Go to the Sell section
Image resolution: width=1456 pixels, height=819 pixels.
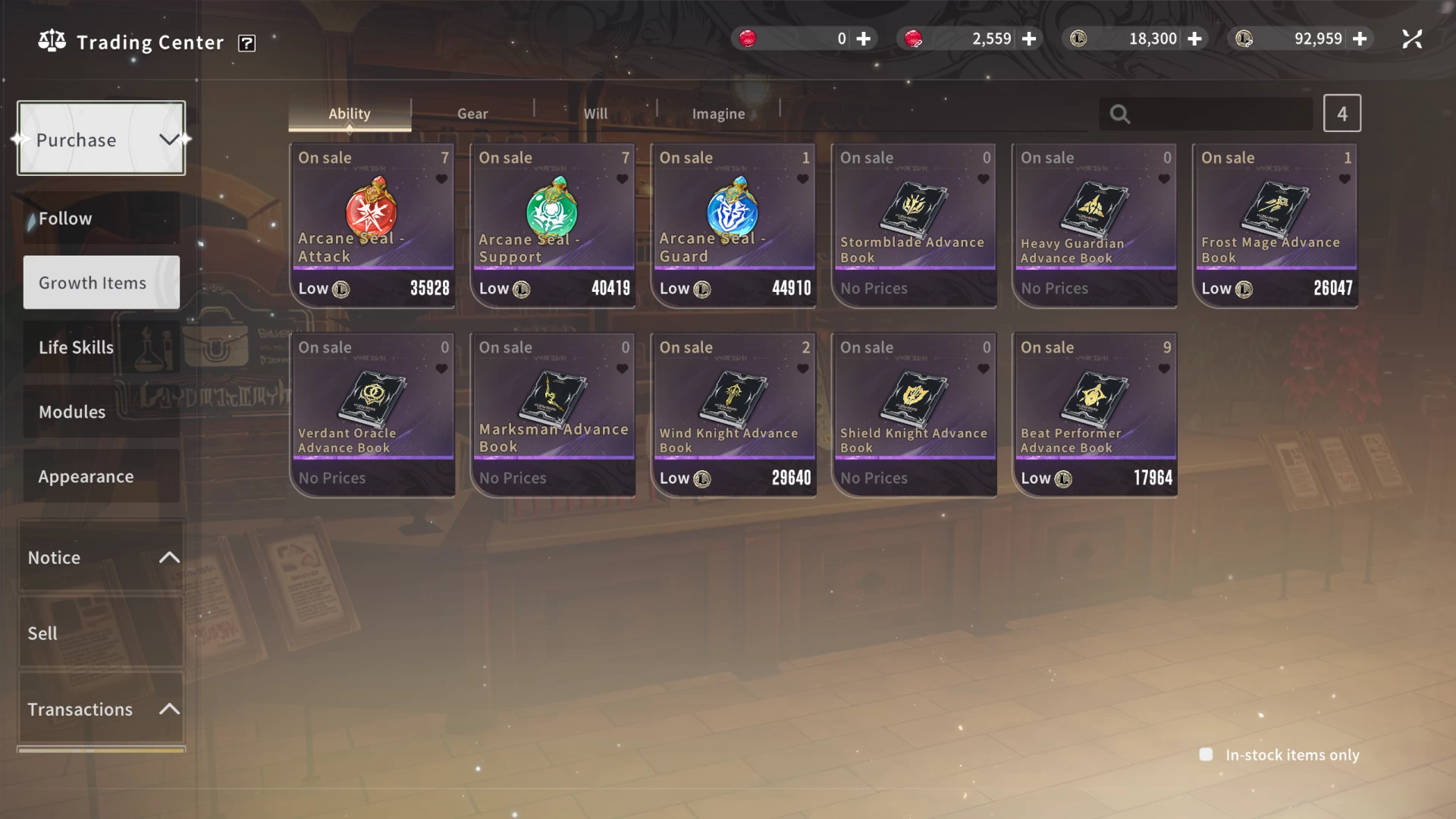101,633
